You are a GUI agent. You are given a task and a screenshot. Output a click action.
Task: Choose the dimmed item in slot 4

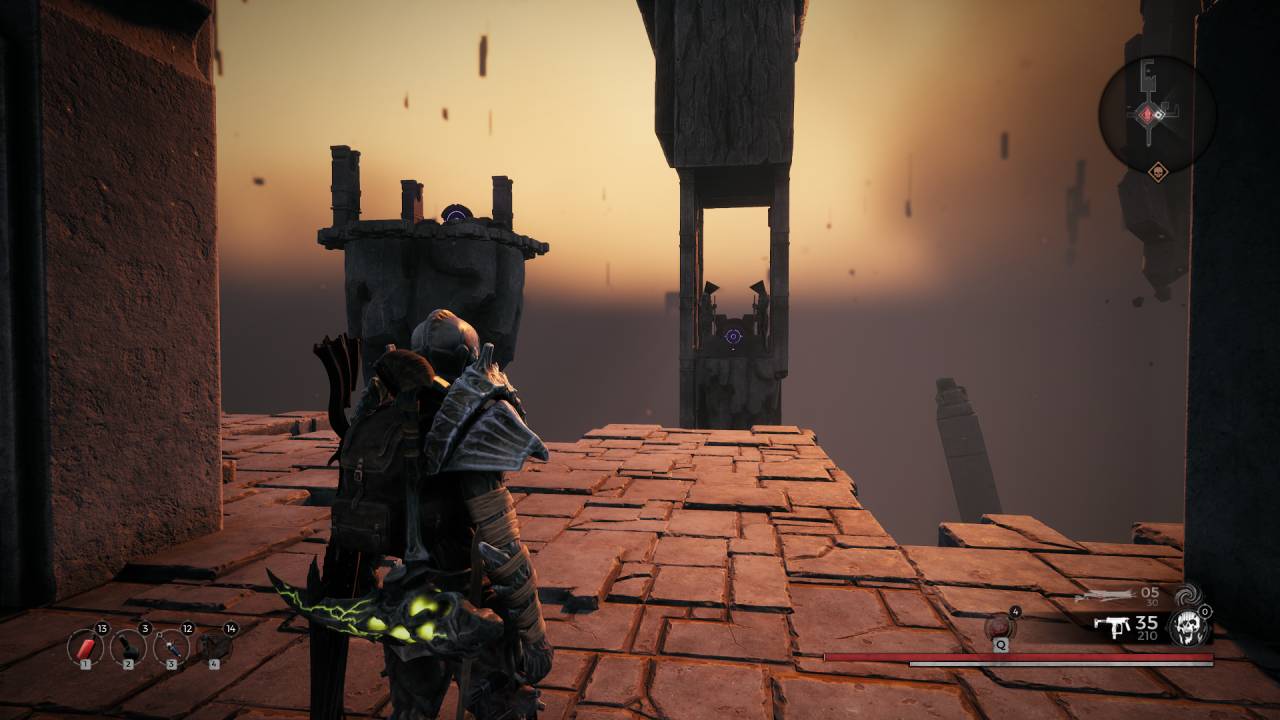tap(214, 647)
